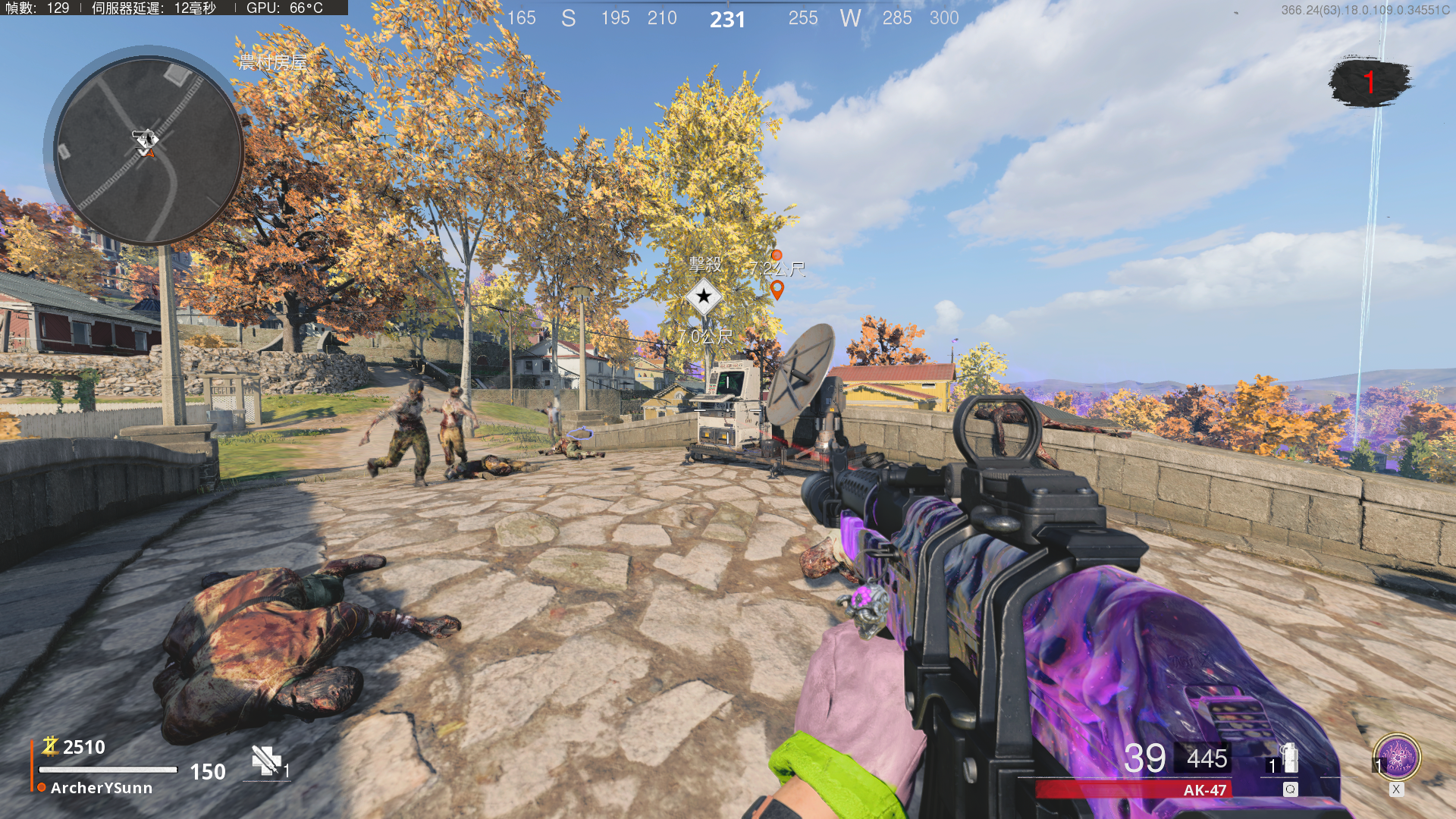Activate the purple Ring of Fire field upgrade
The image size is (1456, 819).
point(1397,758)
